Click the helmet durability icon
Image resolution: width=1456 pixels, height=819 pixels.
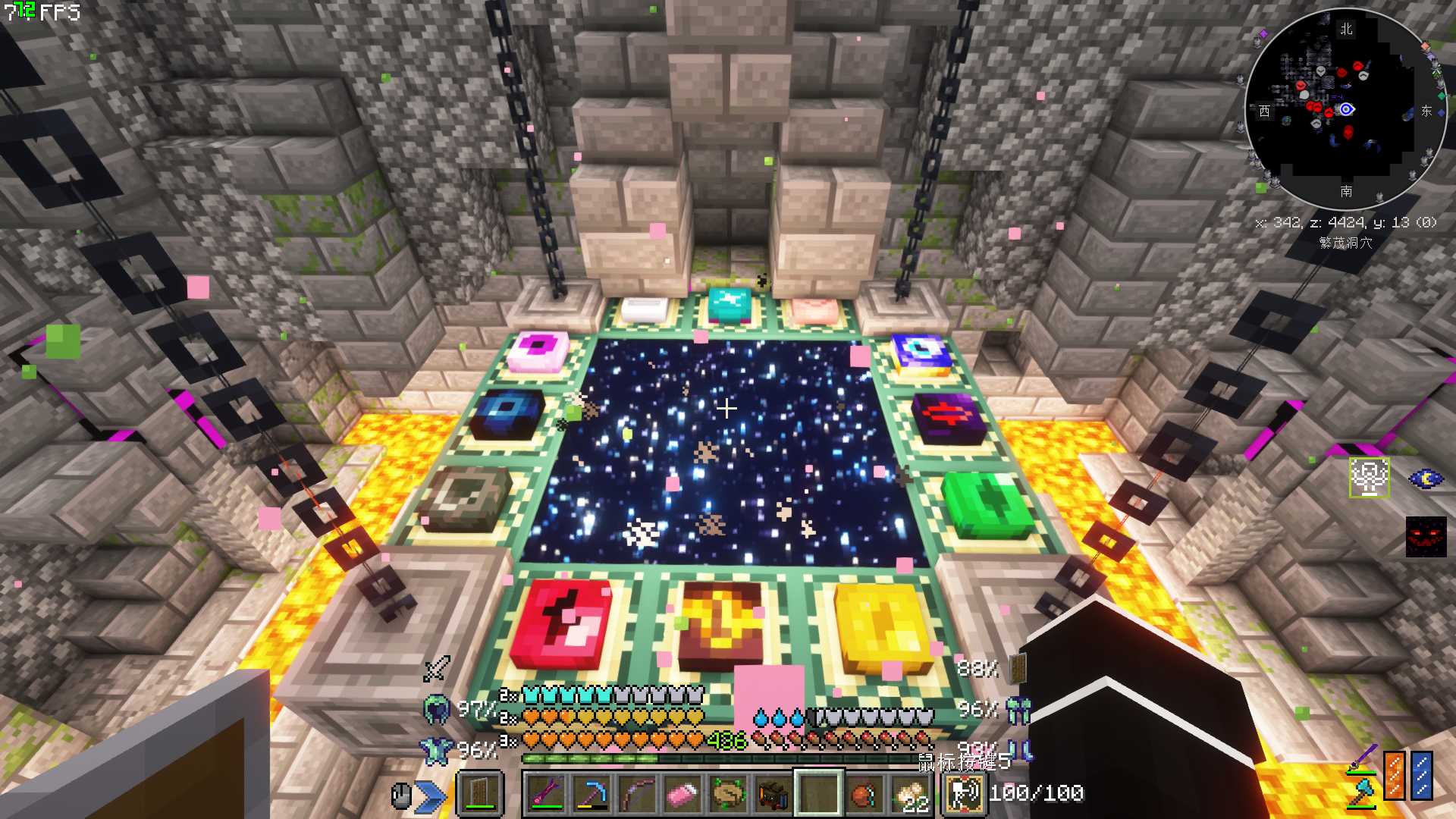point(436,709)
